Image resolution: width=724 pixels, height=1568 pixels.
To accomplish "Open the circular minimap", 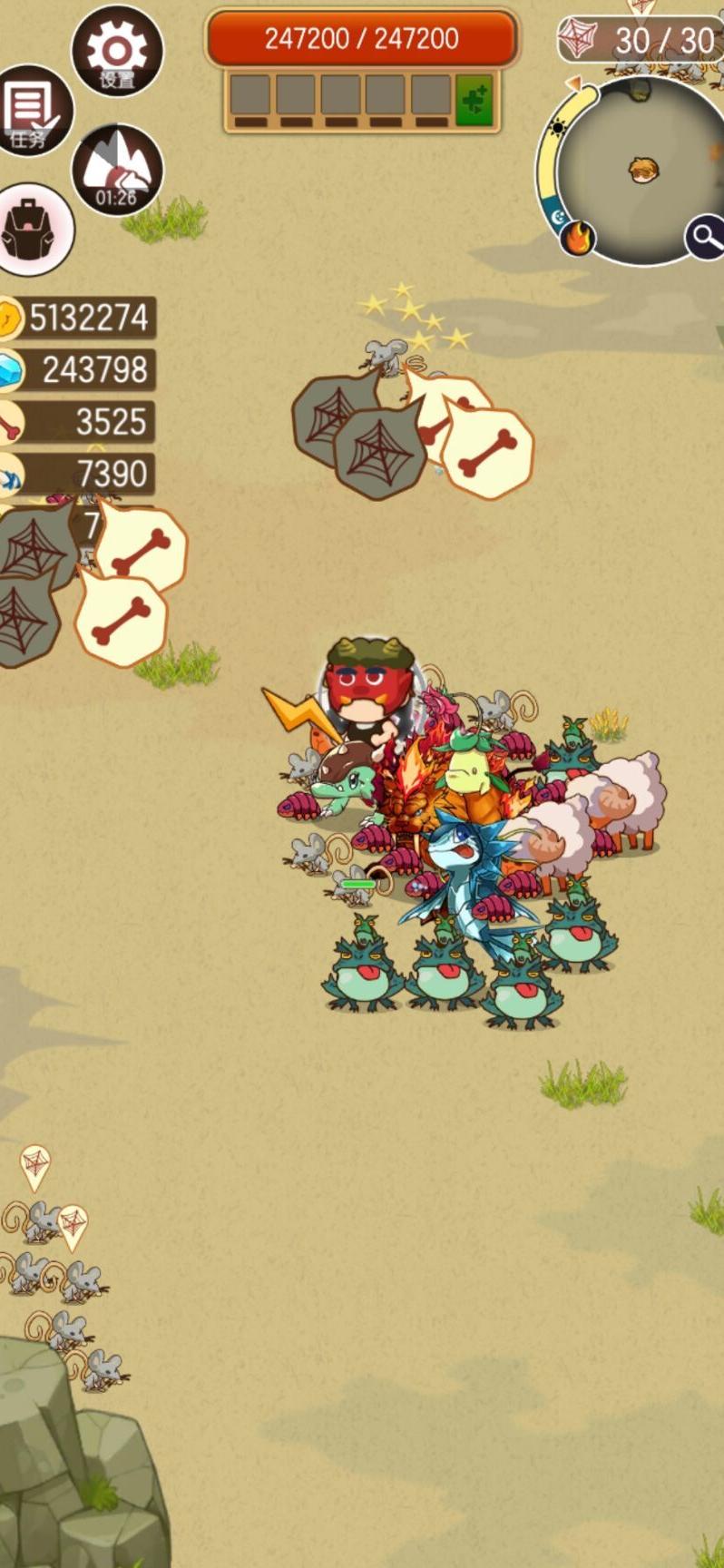I will click(x=641, y=169).
